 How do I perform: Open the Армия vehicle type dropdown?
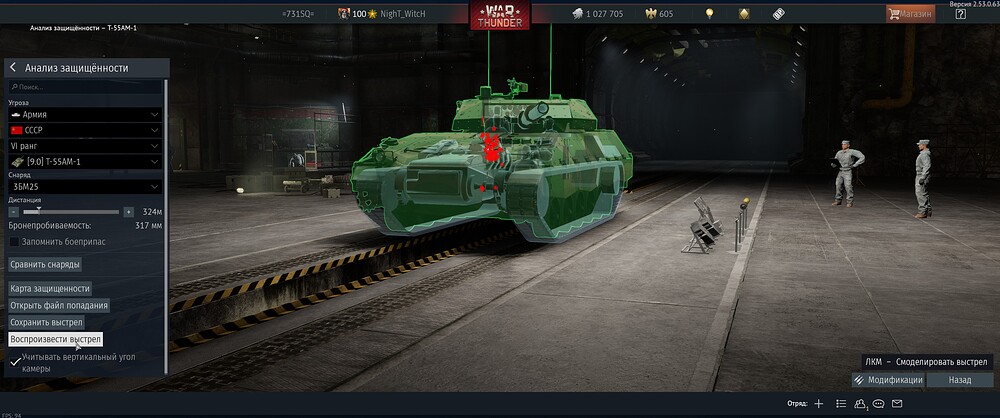[x=84, y=115]
